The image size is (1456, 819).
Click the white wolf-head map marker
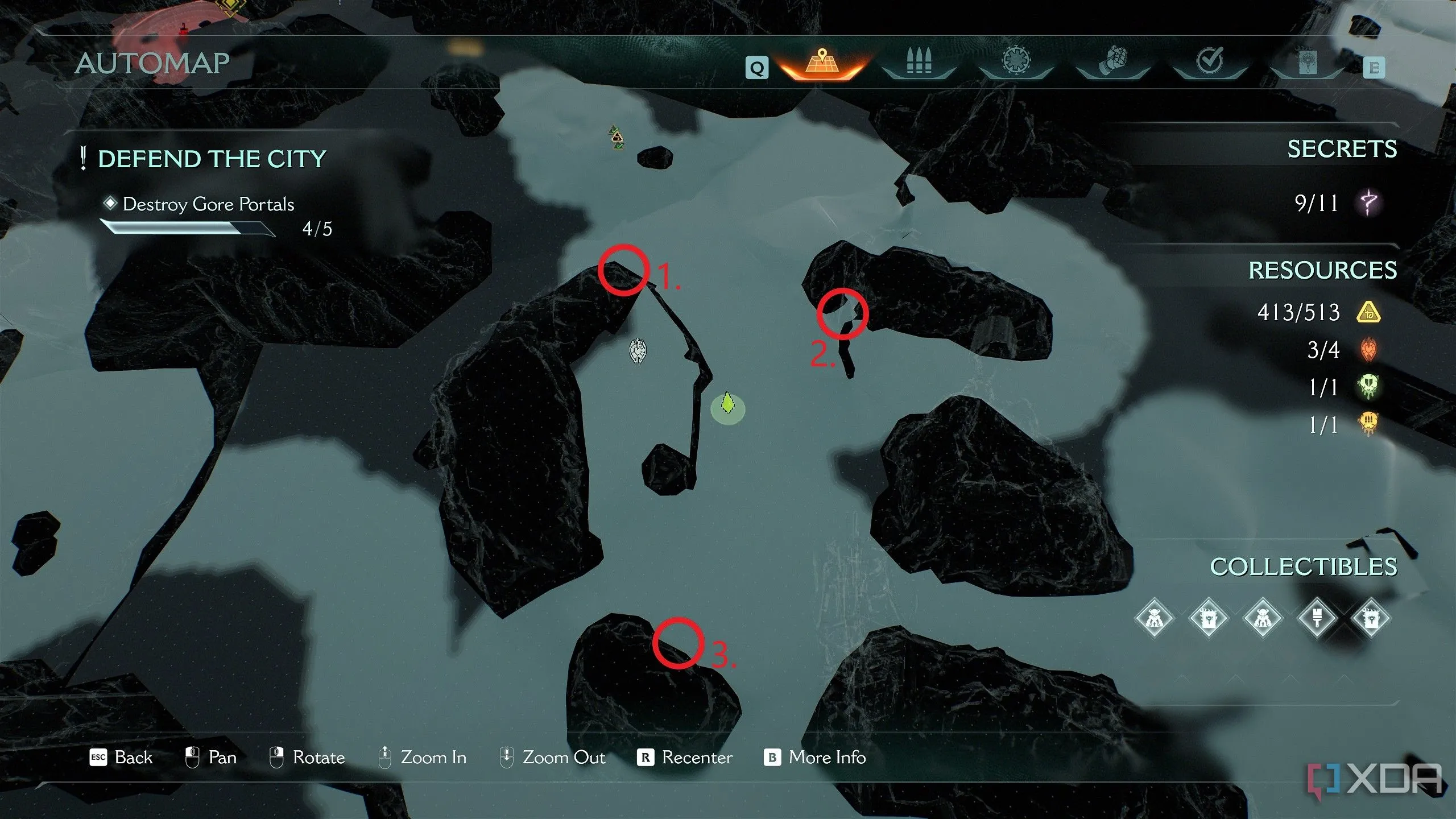[638, 351]
